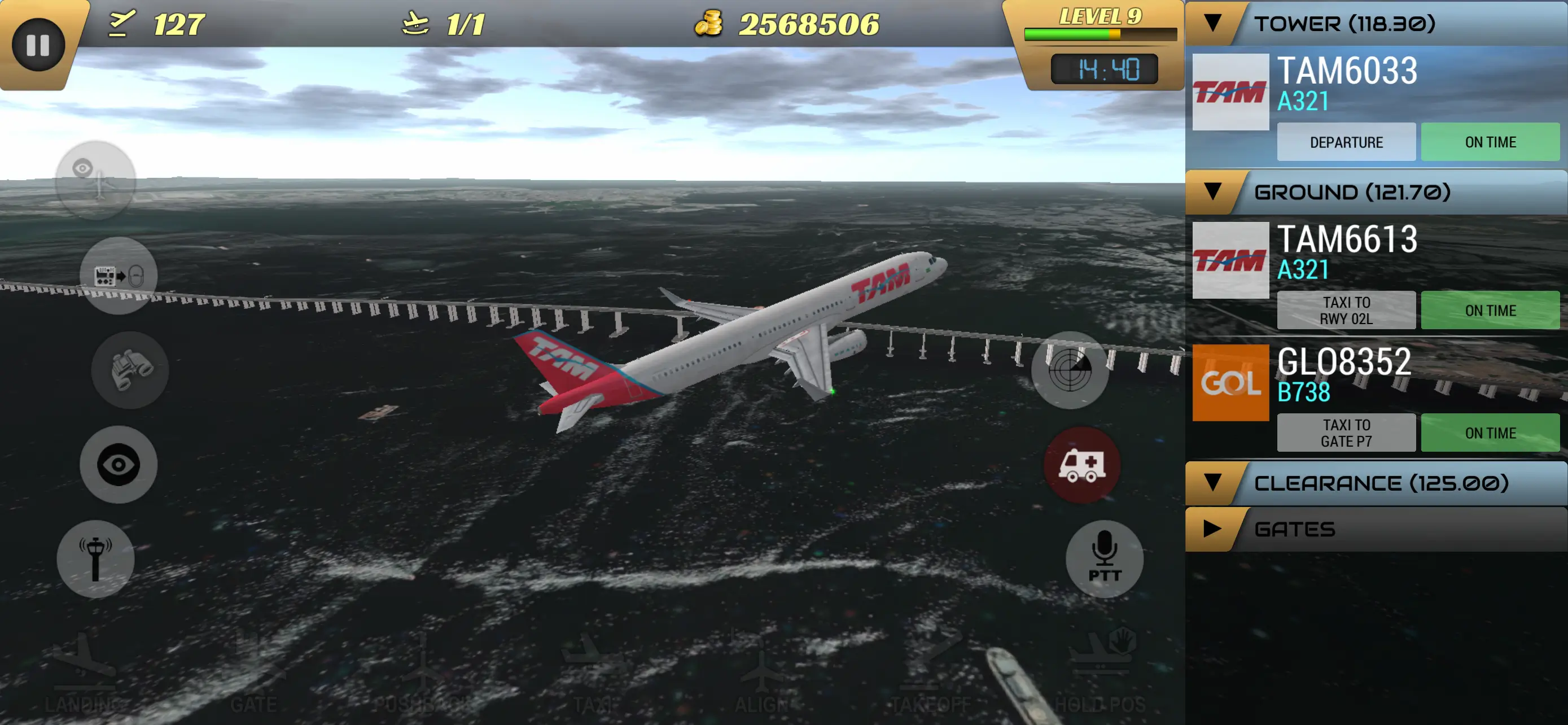Toggle the black eye view button
1568x725 pixels.
click(119, 465)
